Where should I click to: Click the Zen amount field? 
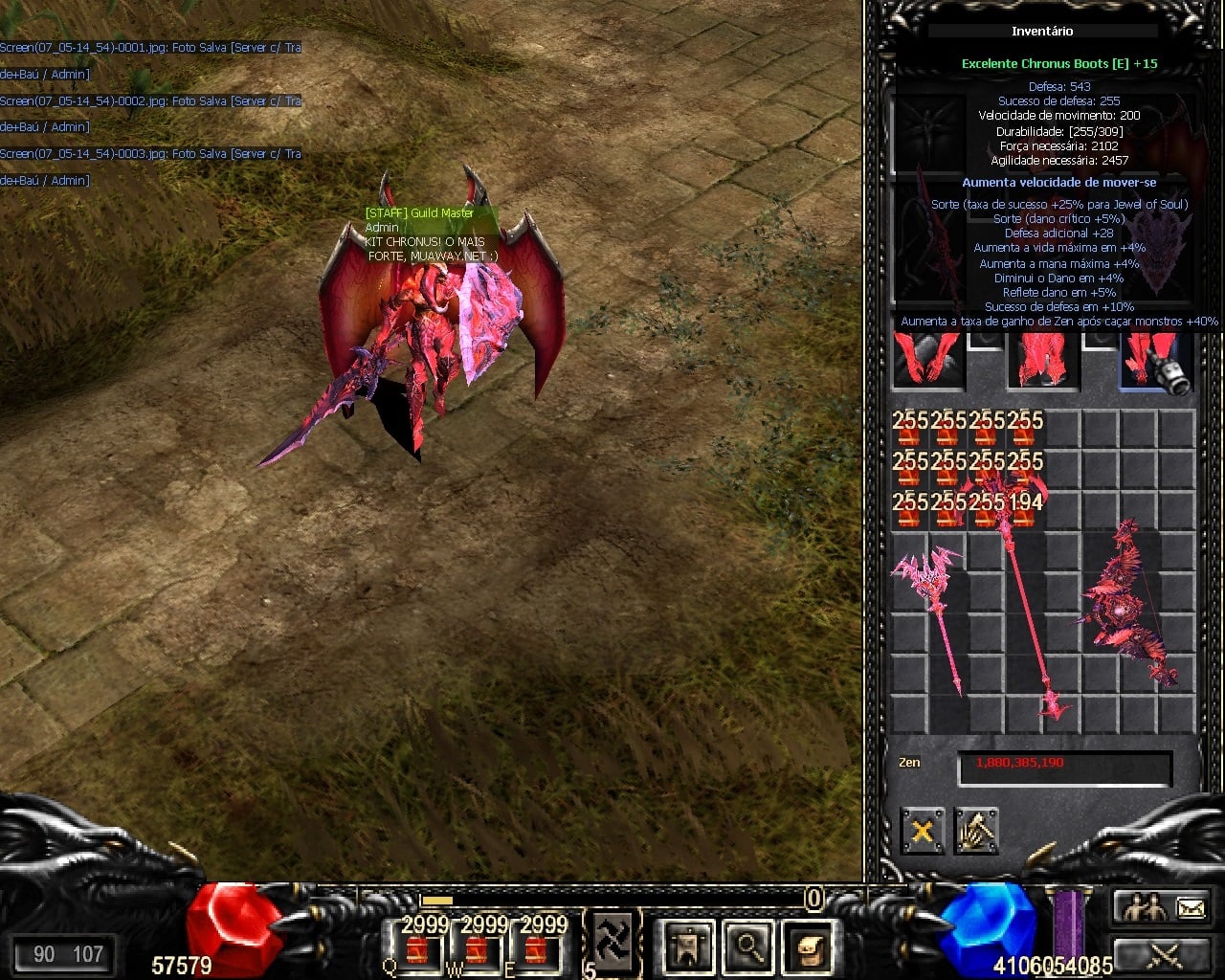tap(1064, 767)
